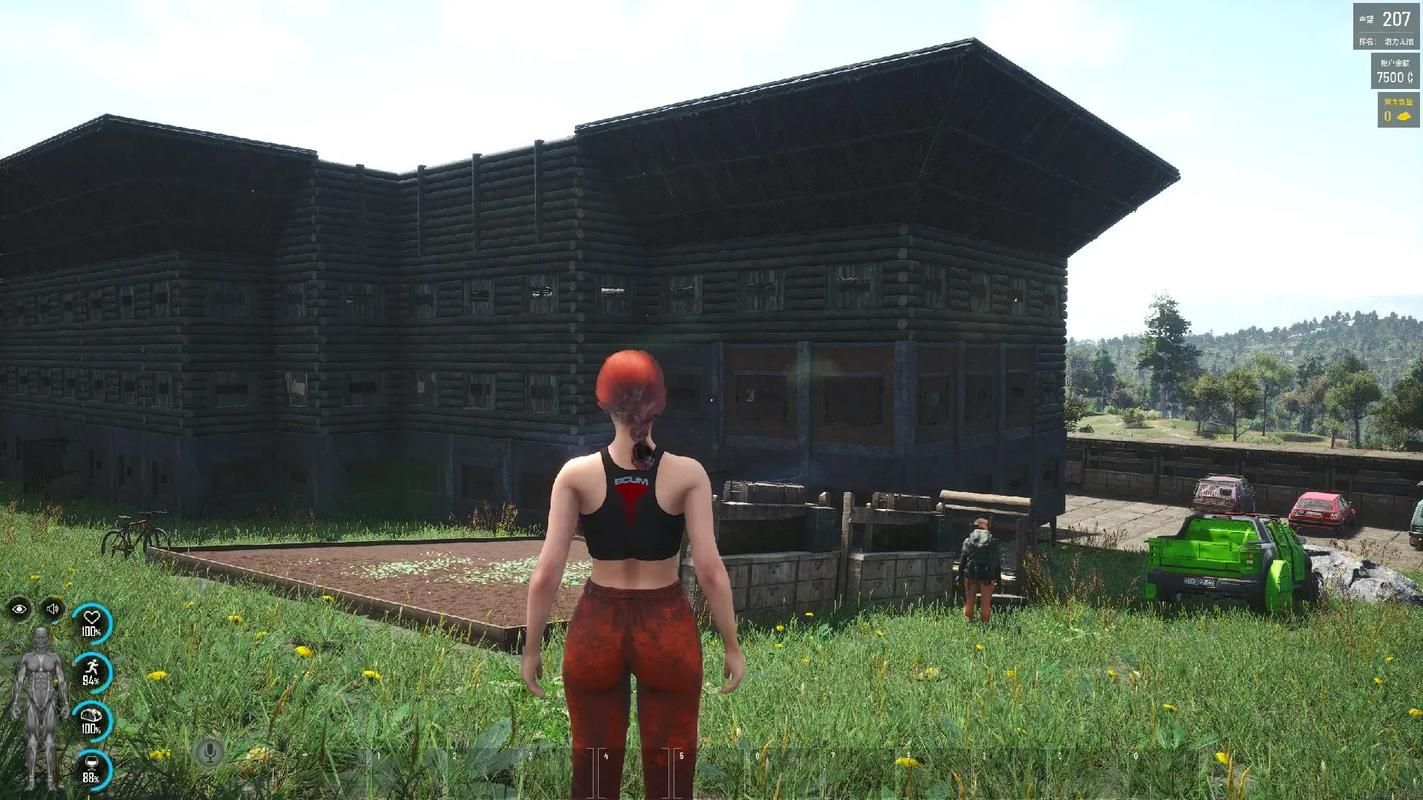
Task: Click the speaker noise indicator icon
Action: tap(52, 608)
